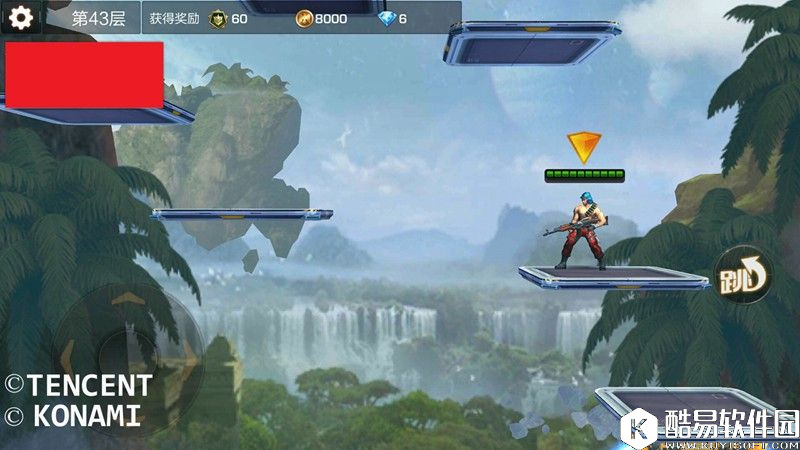The height and width of the screenshot is (450, 800).
Task: Tap the jump button
Action: click(x=742, y=273)
